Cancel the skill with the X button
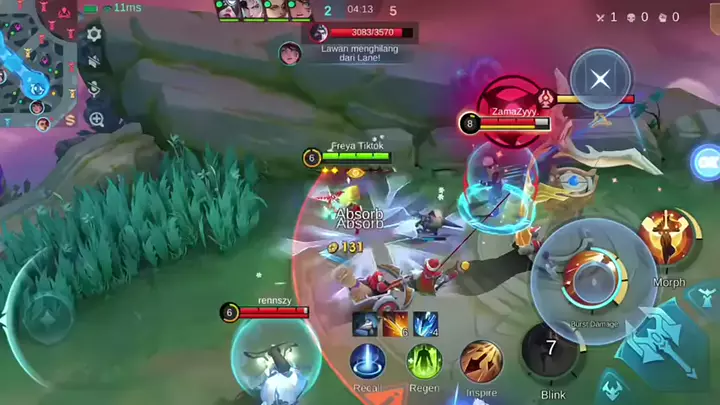 tap(600, 79)
